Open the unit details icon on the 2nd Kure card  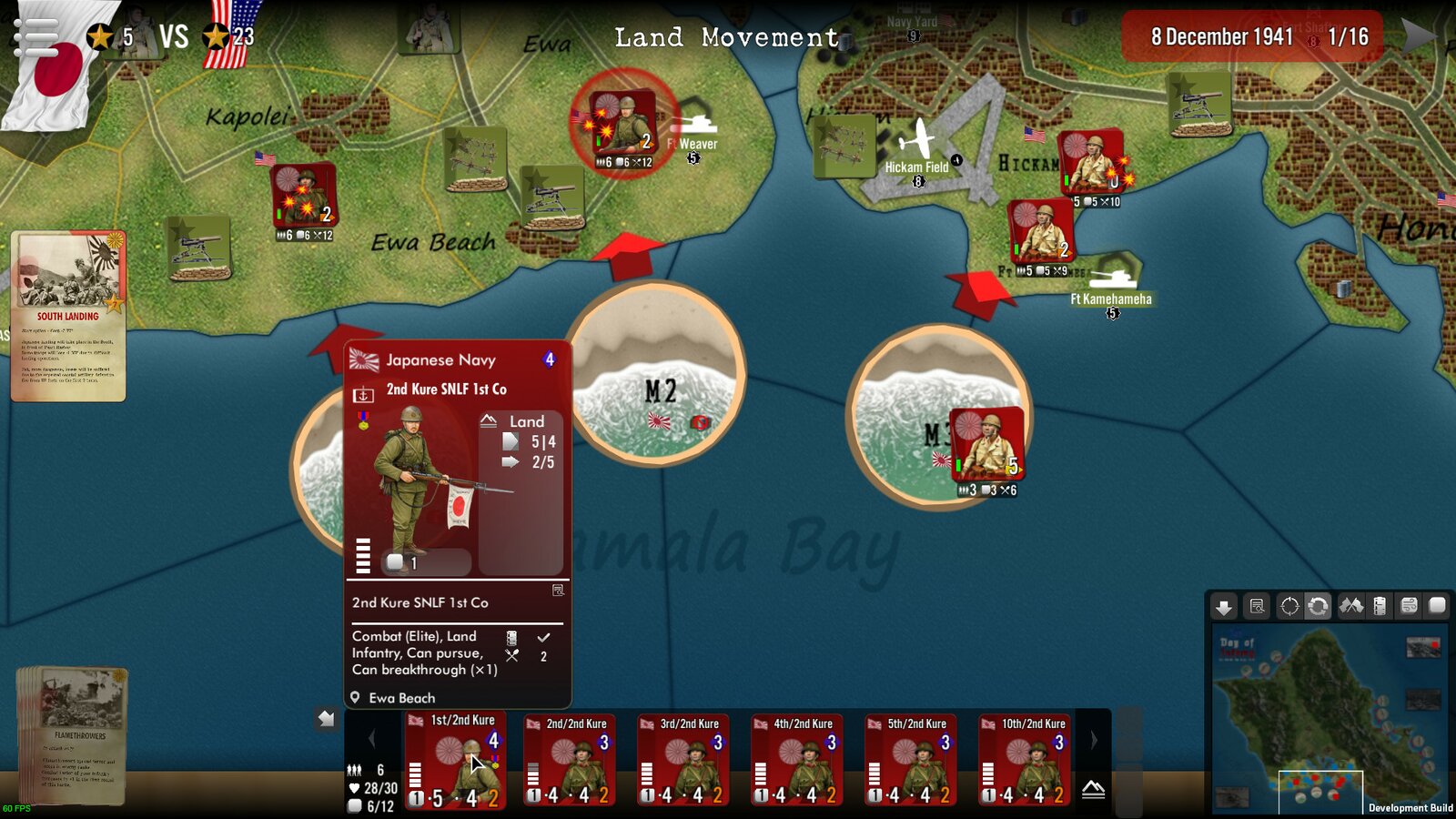point(558,591)
